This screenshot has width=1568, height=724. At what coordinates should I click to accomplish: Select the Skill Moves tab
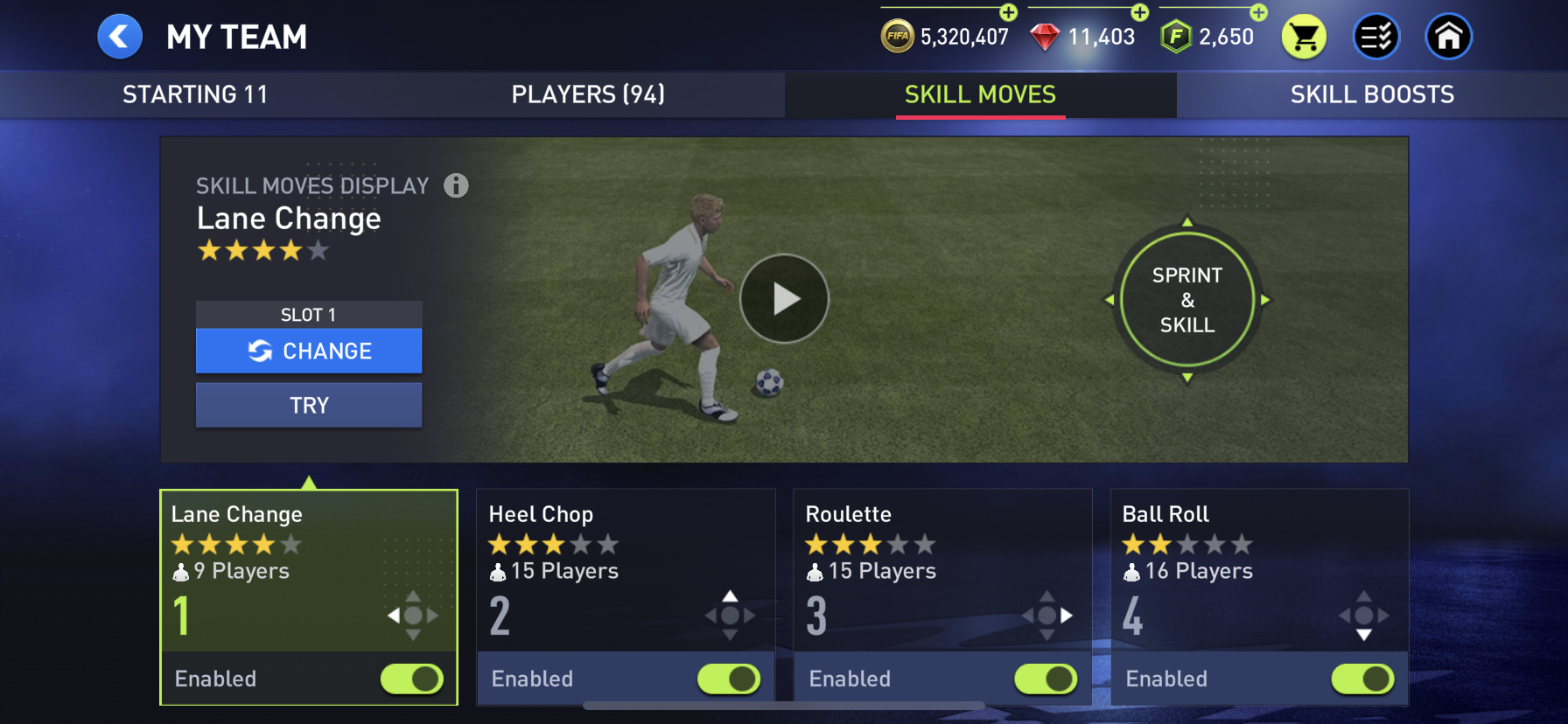tap(980, 94)
